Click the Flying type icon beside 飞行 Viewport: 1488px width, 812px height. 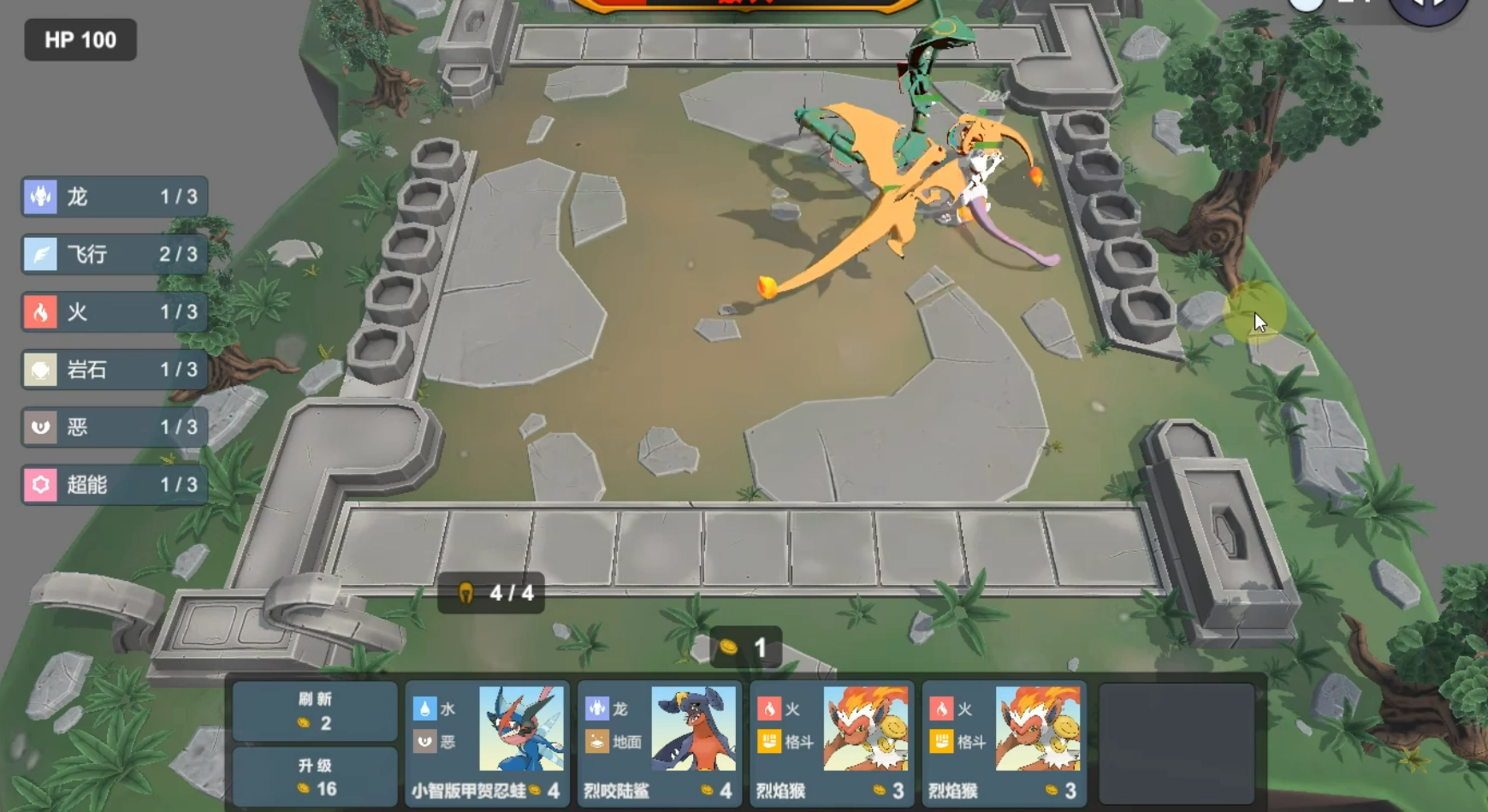38,254
